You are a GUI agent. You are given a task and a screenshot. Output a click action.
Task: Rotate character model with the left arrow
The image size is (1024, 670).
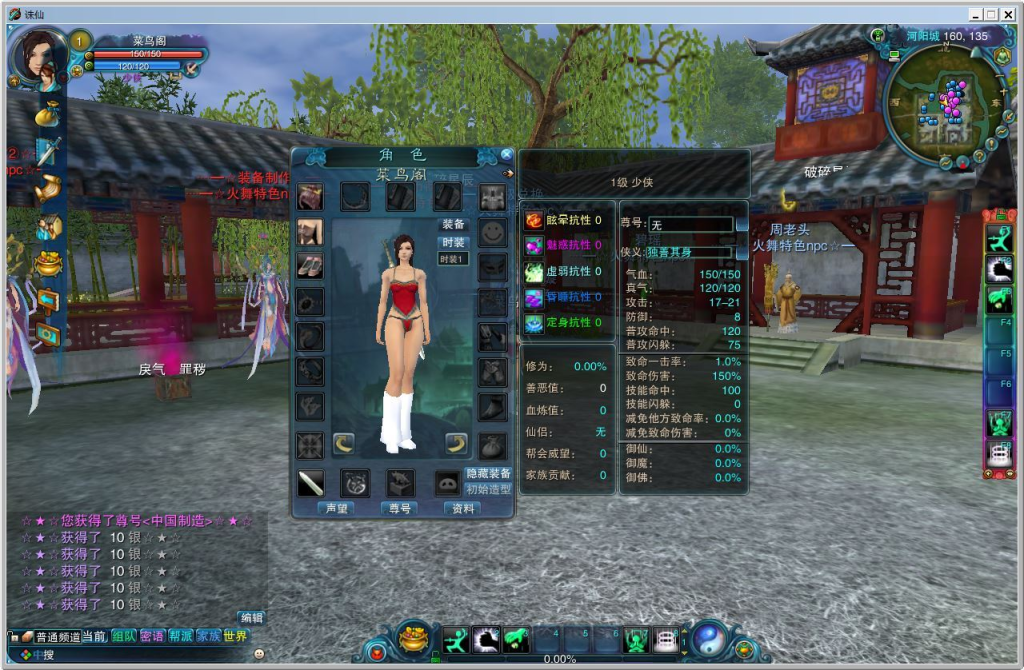click(x=343, y=443)
